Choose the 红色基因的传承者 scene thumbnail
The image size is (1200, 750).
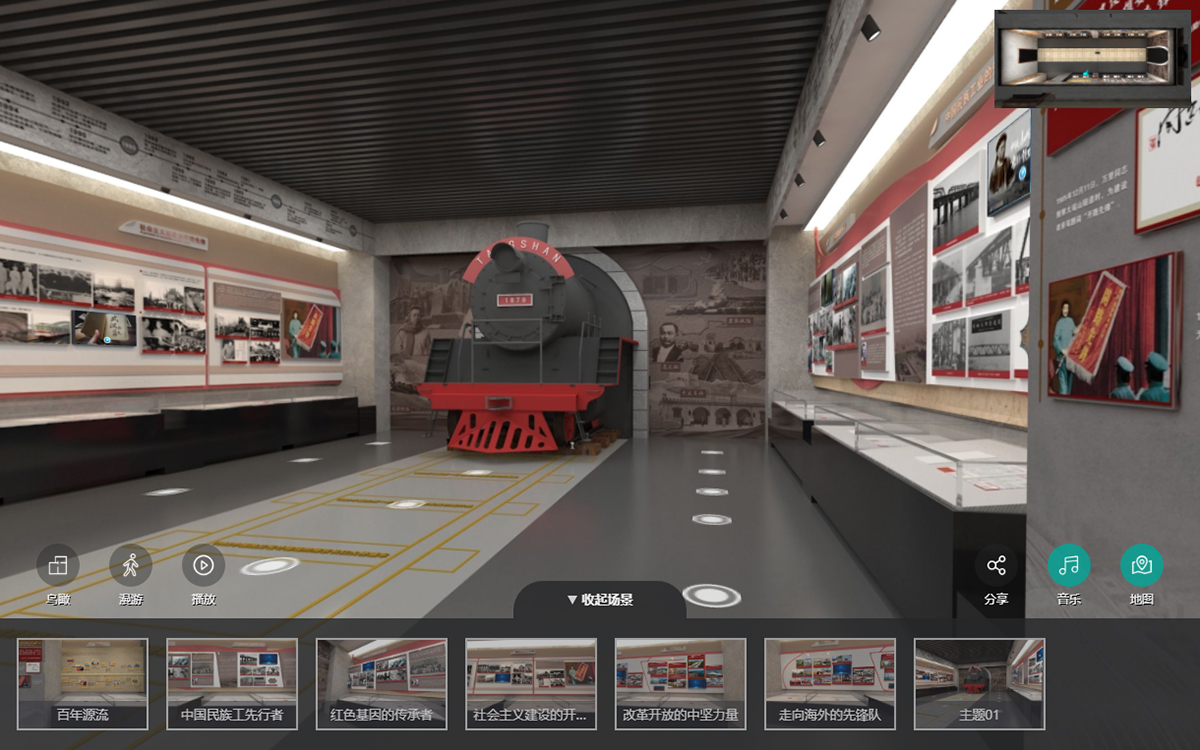click(x=381, y=684)
